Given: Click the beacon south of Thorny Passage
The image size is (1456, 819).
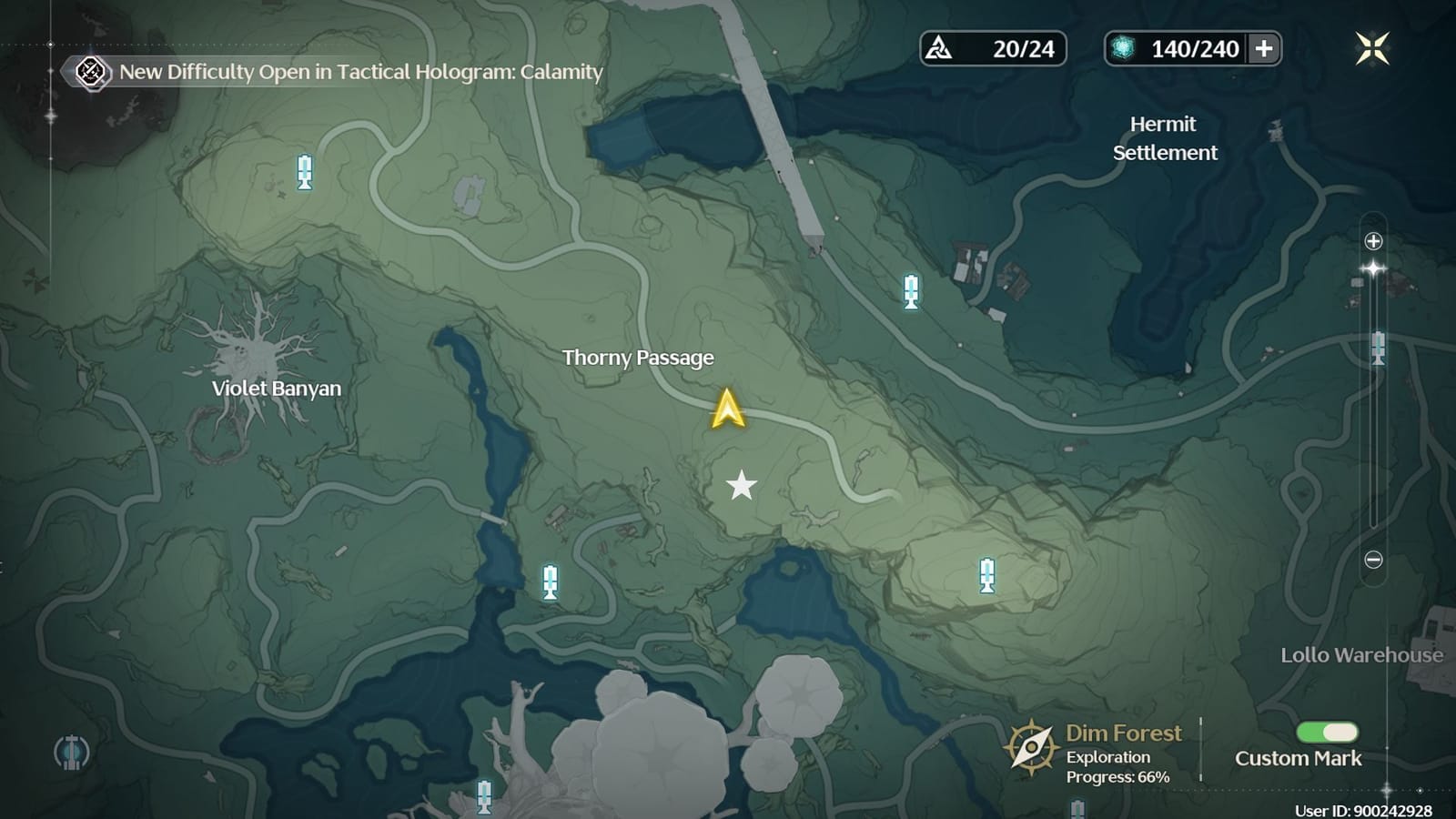Looking at the screenshot, I should click(550, 582).
